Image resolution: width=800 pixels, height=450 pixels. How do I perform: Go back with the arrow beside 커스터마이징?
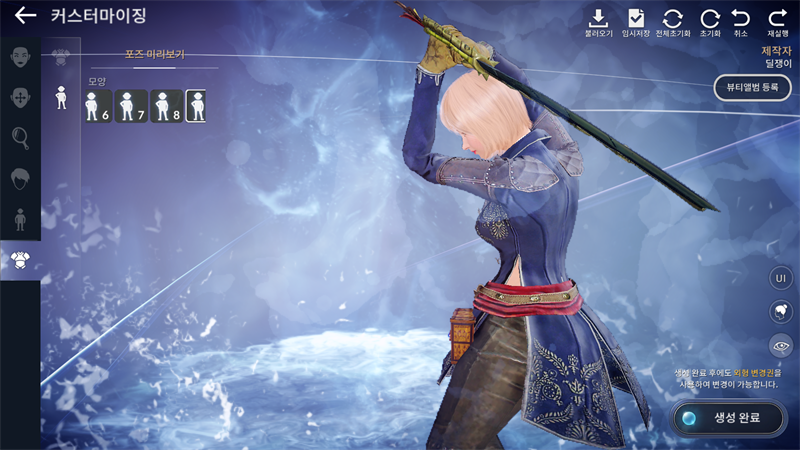[26, 16]
